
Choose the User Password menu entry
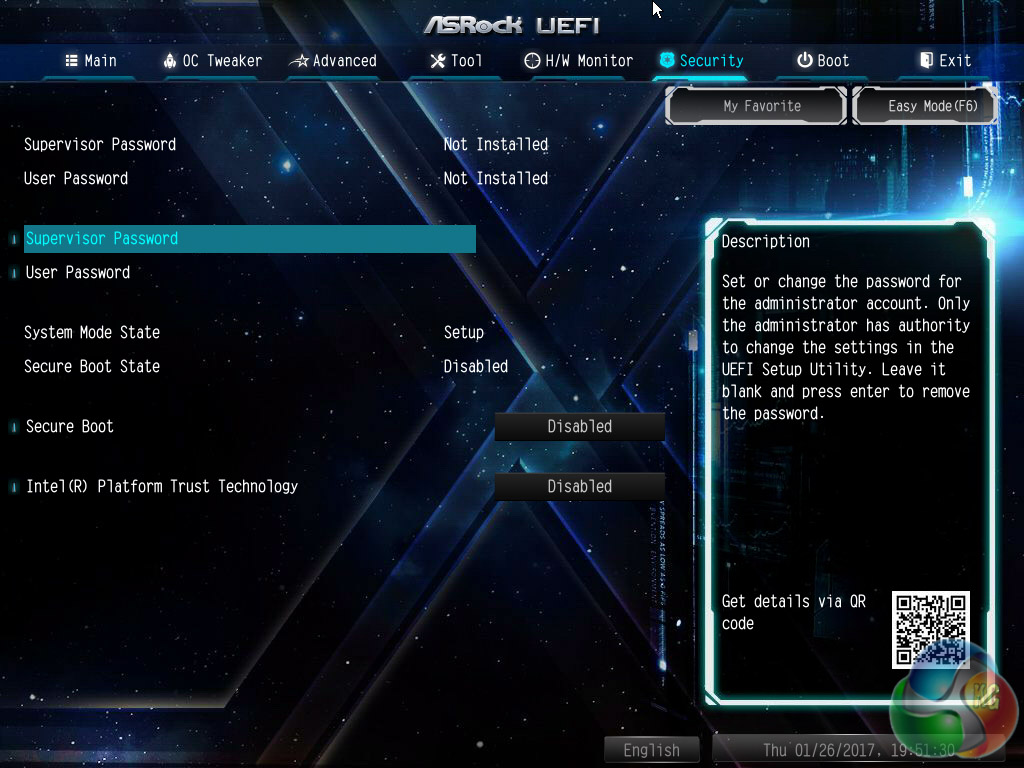click(x=78, y=273)
